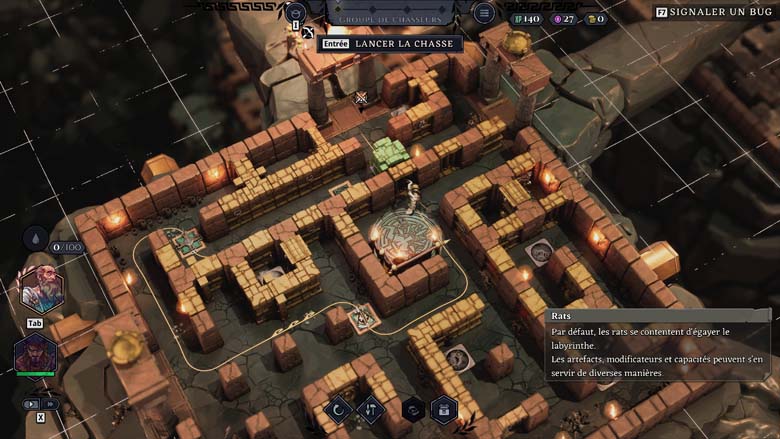Viewport: 780px width, 439px height.
Task: Select the white-bearded old man portrait
Action: coord(42,290)
